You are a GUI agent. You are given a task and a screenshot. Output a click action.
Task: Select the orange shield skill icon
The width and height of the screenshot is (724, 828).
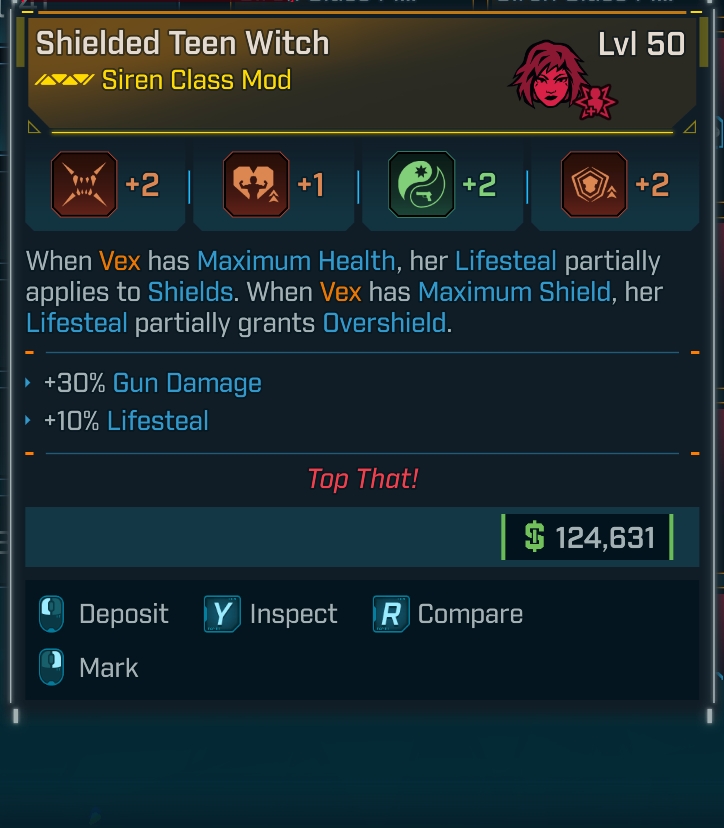(594, 185)
